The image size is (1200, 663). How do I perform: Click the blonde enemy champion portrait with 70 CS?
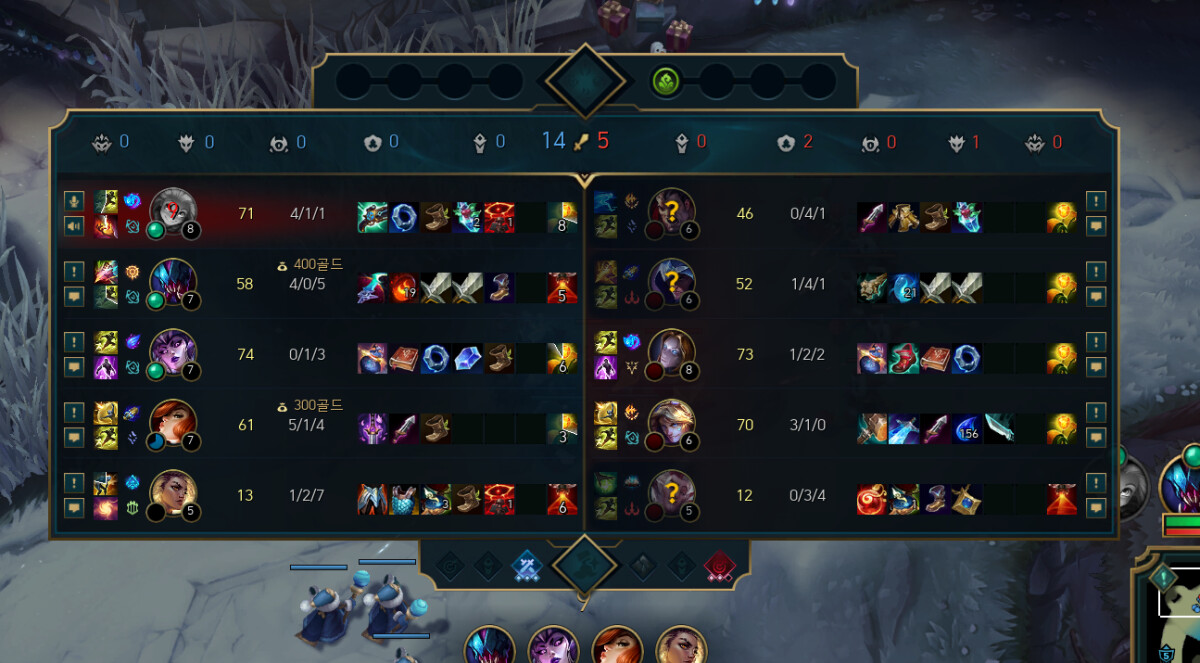[x=672, y=425]
